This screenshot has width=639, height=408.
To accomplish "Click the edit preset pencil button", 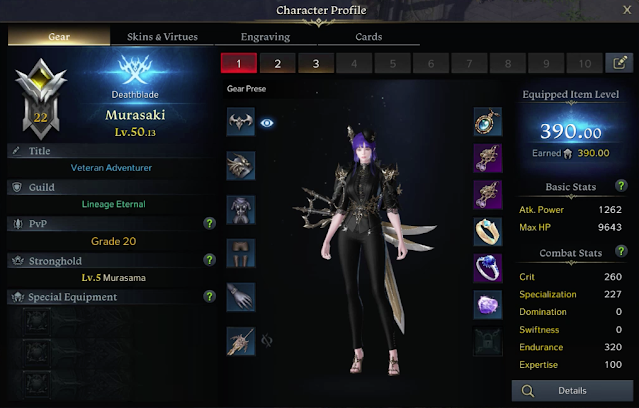I will (620, 63).
